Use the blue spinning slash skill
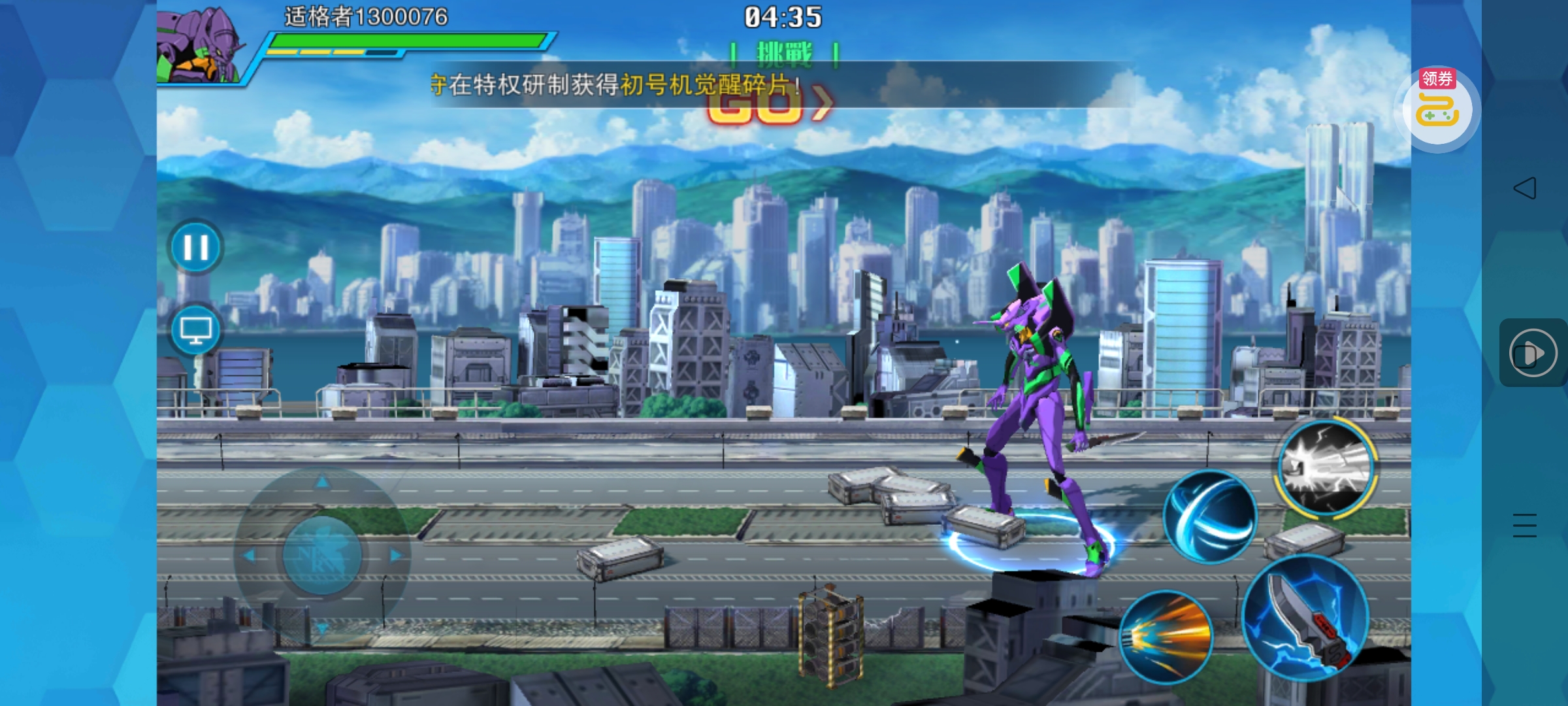This screenshot has height=706, width=1568. point(1209,516)
